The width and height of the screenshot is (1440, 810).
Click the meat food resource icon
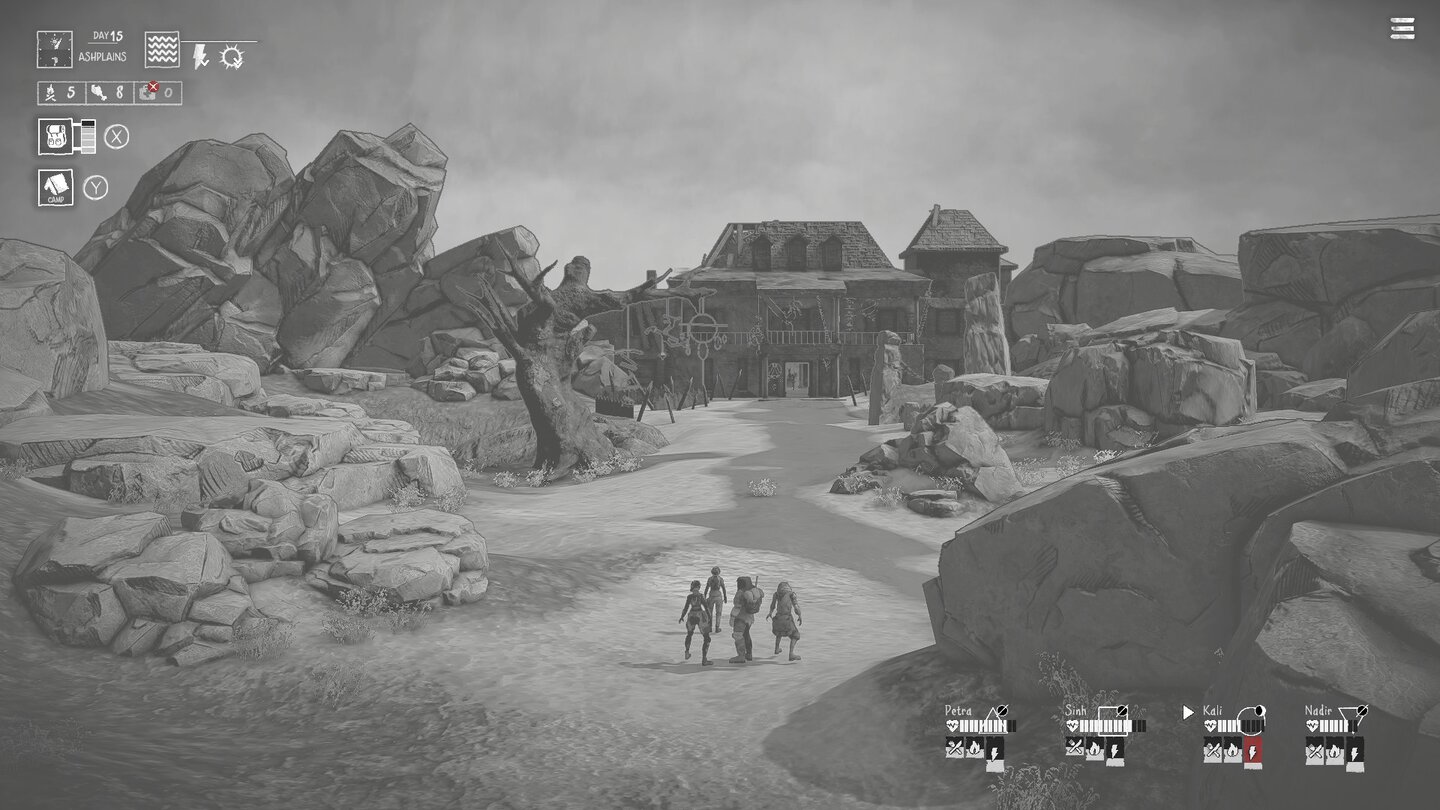click(x=97, y=92)
